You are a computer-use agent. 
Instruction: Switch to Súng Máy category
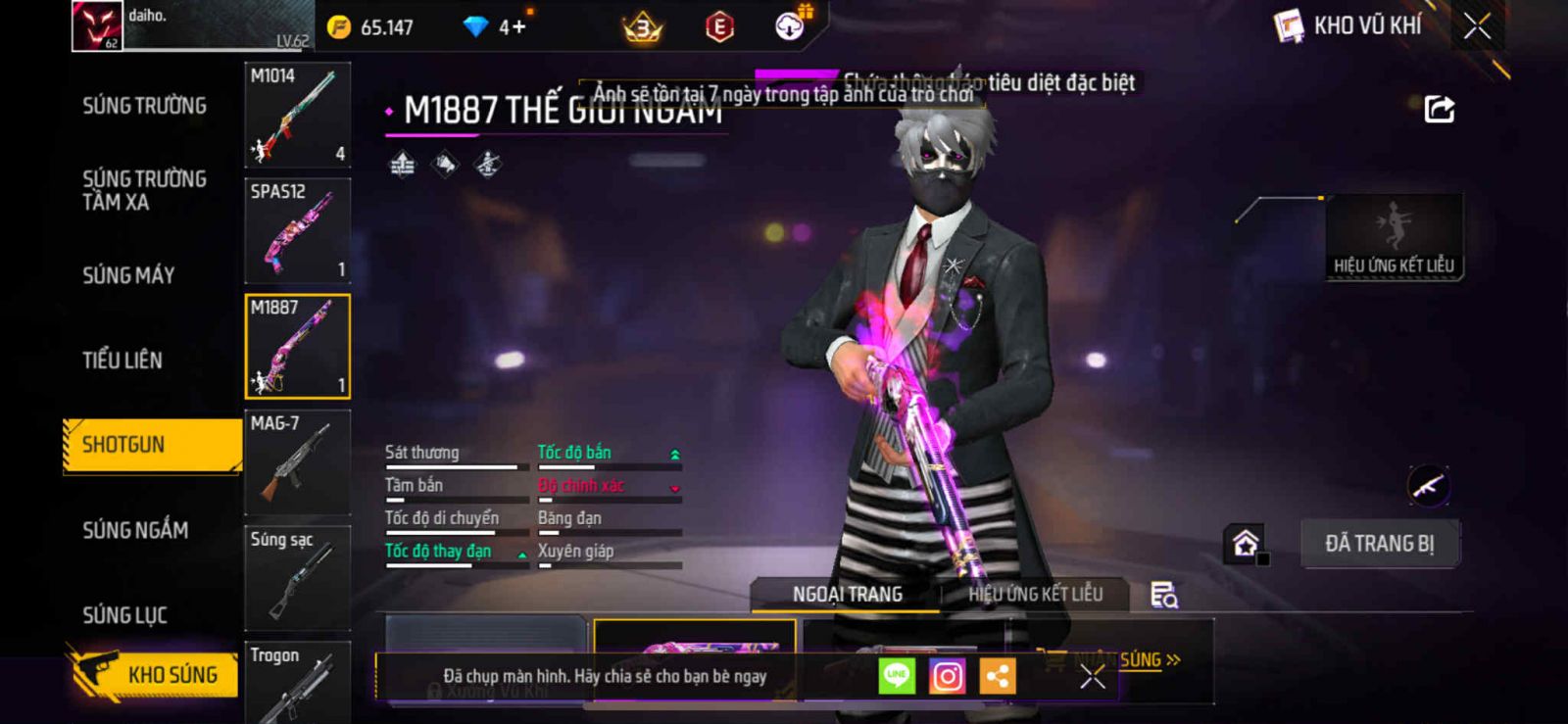(128, 275)
